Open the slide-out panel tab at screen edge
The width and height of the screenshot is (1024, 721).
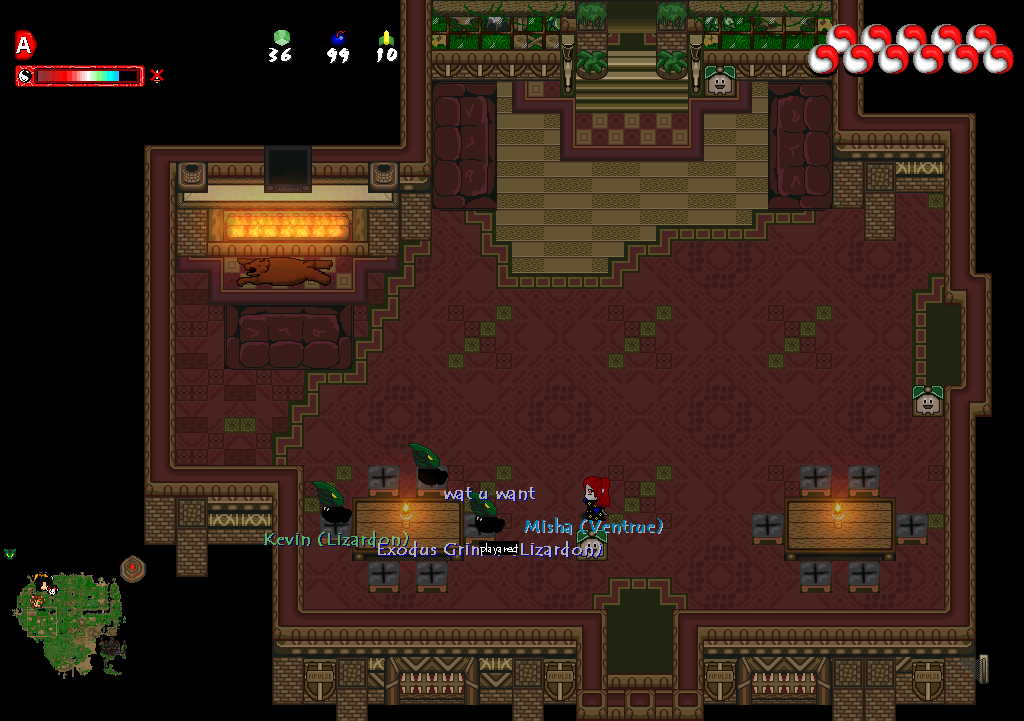(982, 668)
